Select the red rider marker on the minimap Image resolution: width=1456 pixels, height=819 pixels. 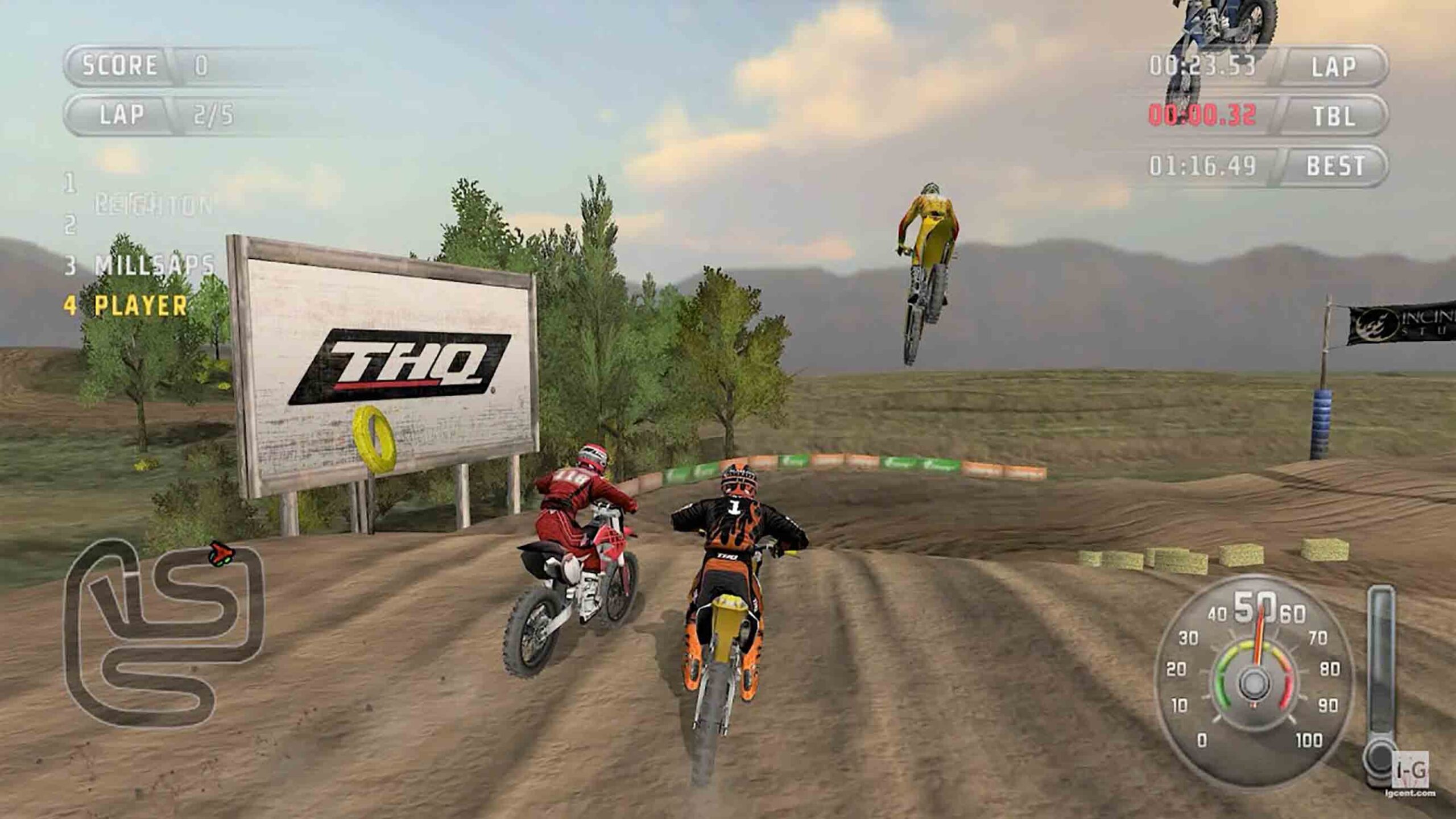tap(221, 552)
